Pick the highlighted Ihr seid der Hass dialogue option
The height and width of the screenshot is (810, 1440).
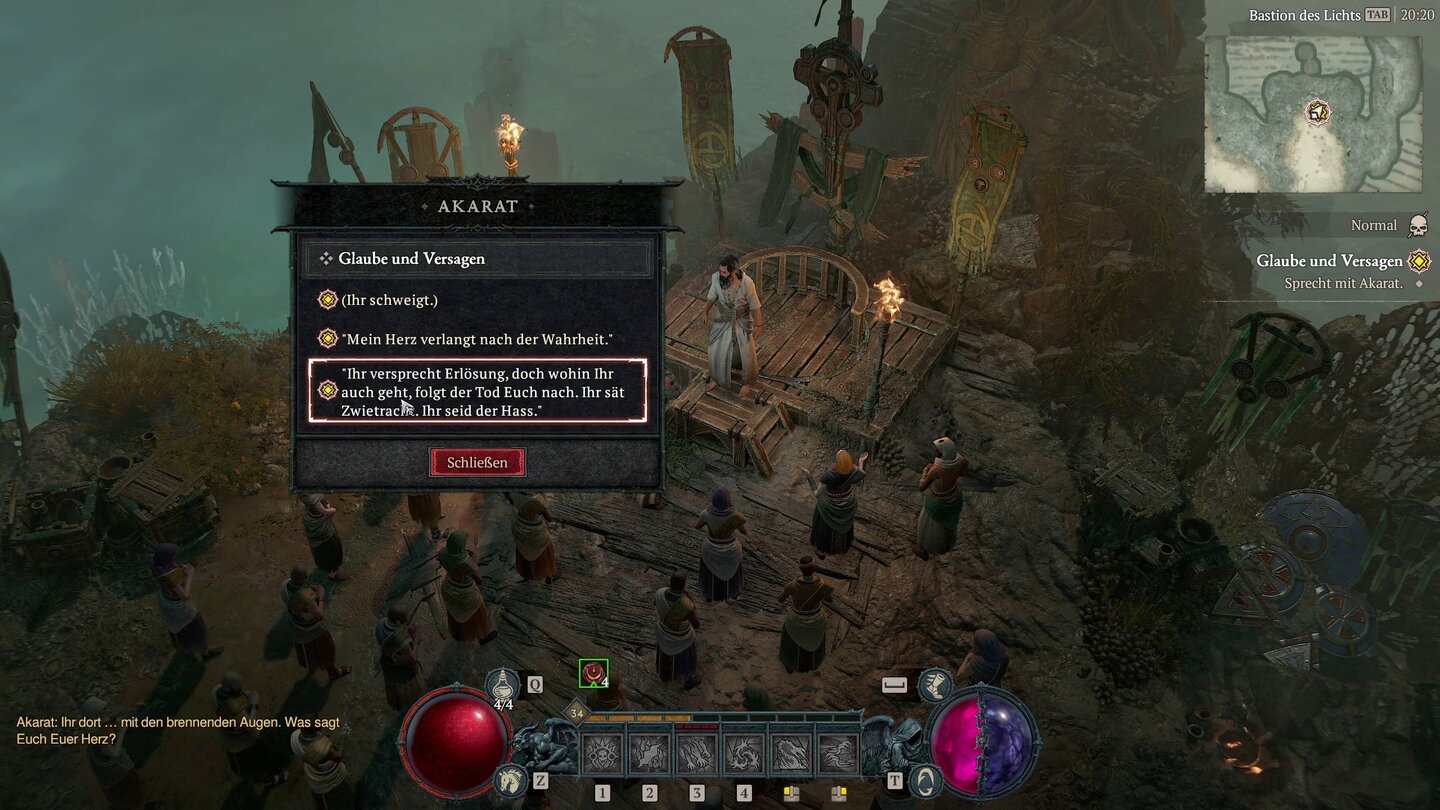[478, 390]
